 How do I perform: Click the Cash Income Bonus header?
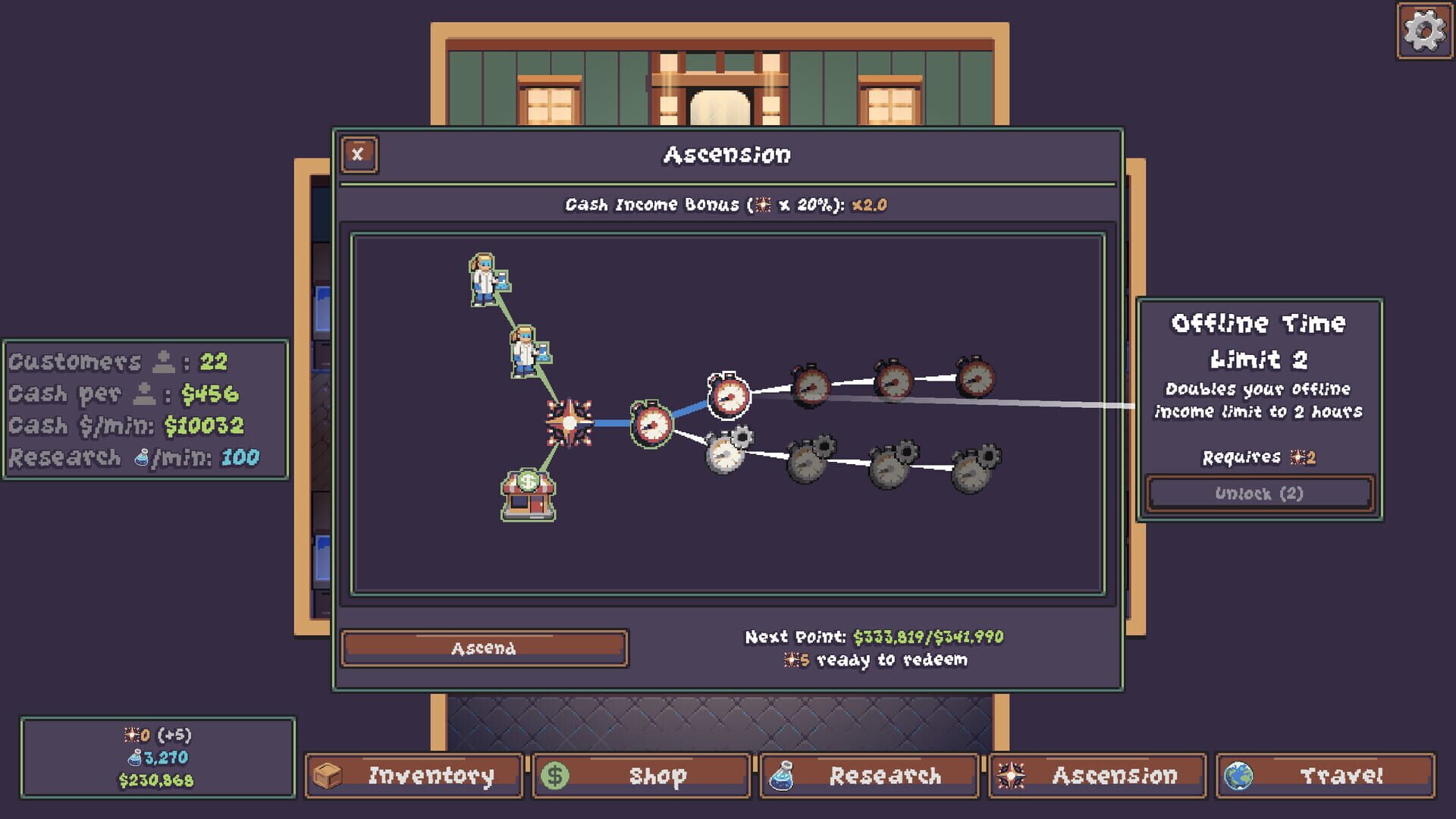coord(726,204)
